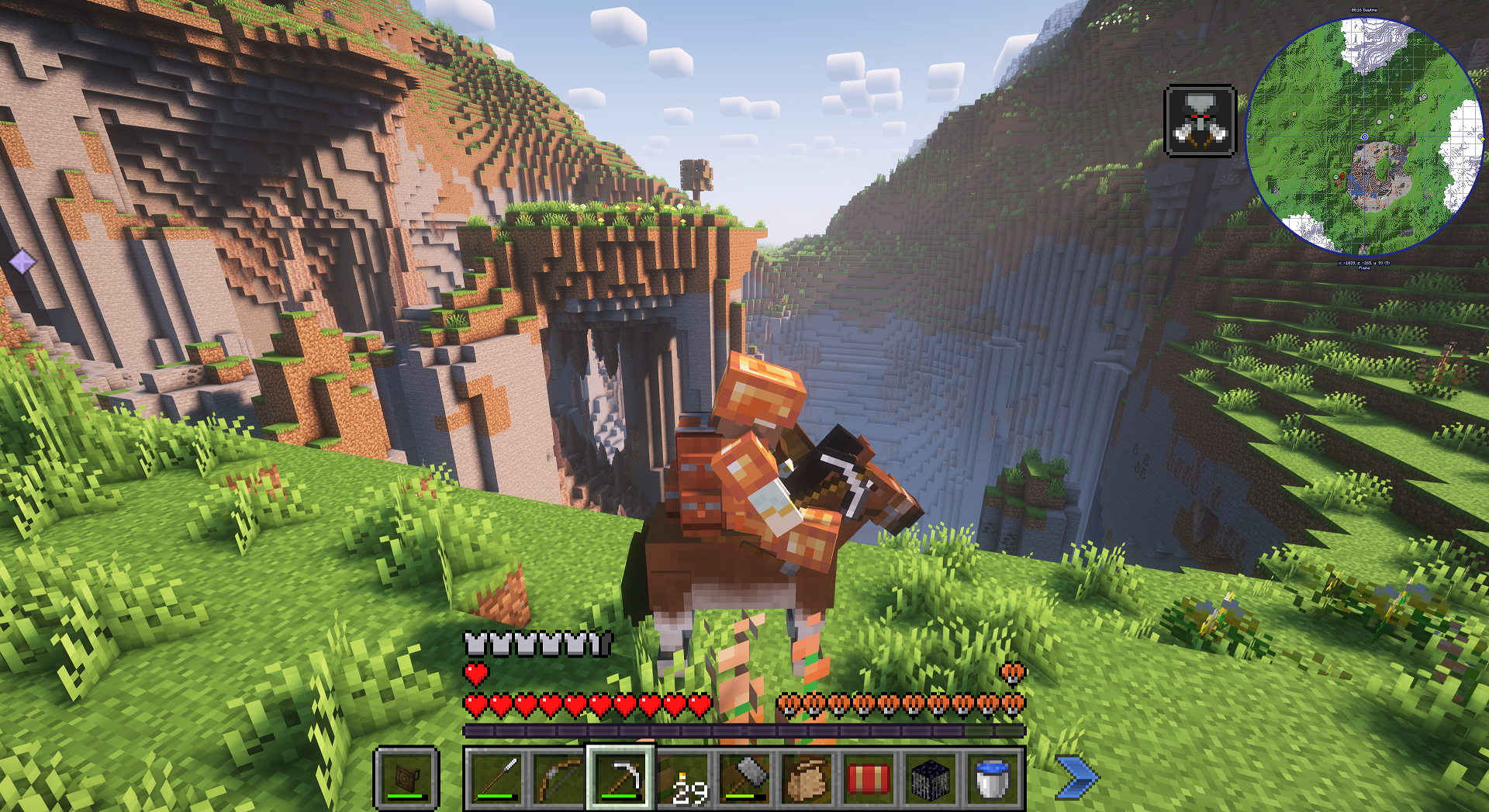Click the "08:16 Daytime" label above the minimap
Screen dimensions: 1489x812
tap(1364, 10)
